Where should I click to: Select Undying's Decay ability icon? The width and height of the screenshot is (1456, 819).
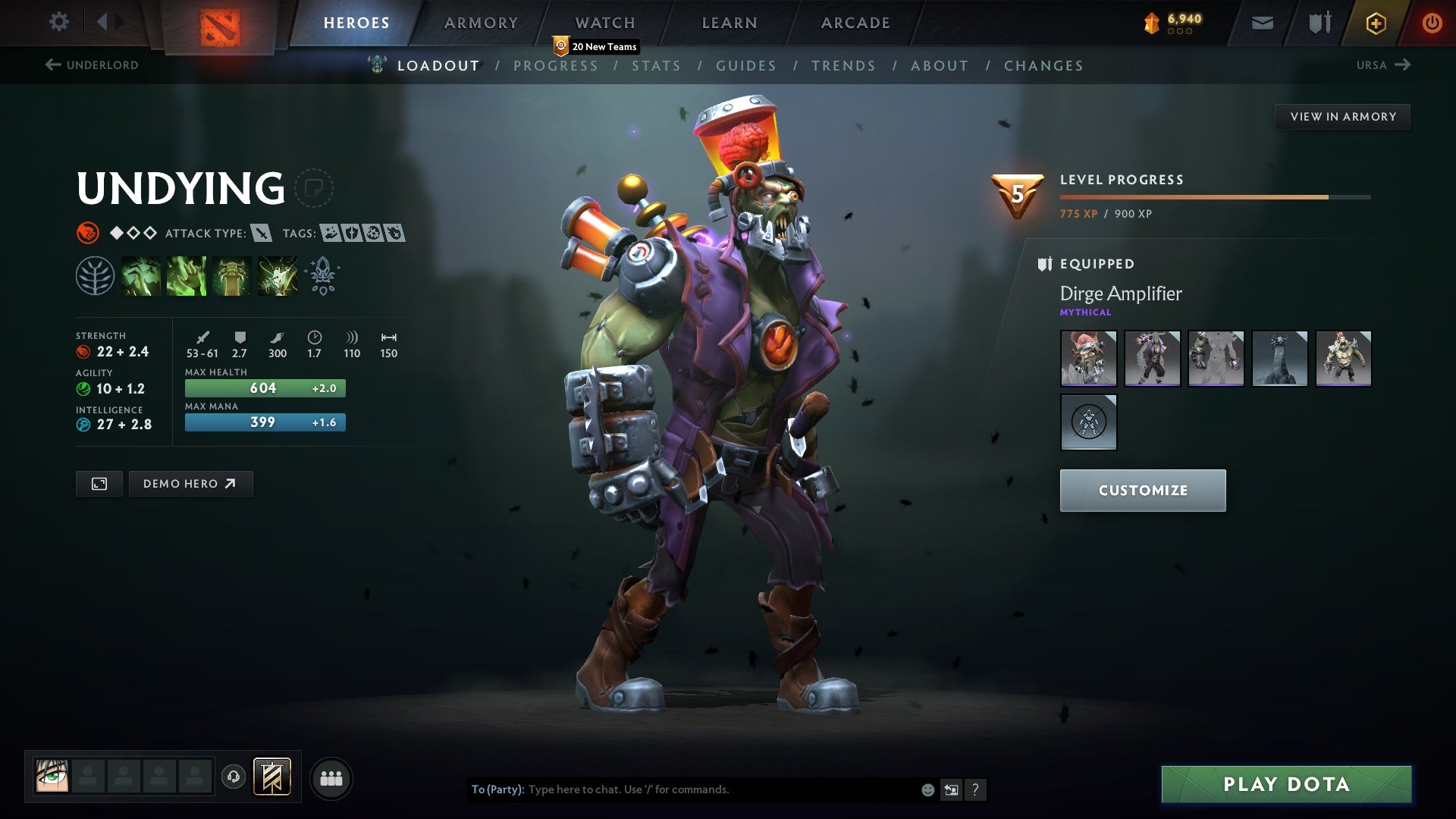(140, 275)
